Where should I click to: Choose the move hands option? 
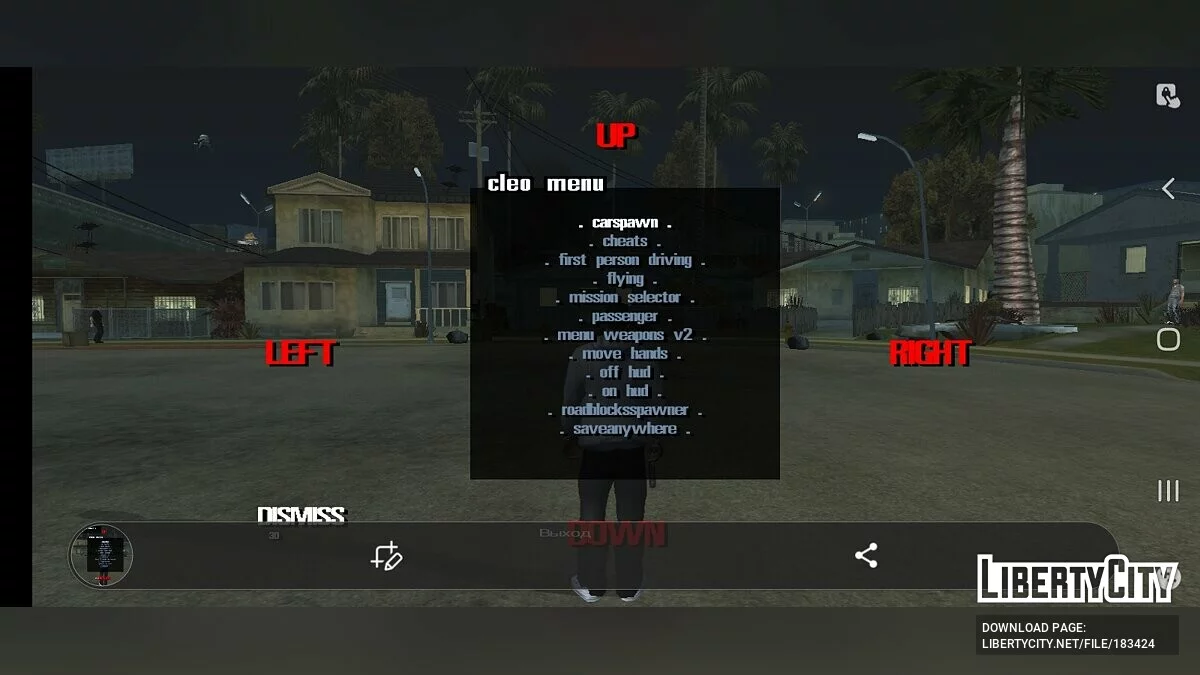pyautogui.click(x=624, y=354)
